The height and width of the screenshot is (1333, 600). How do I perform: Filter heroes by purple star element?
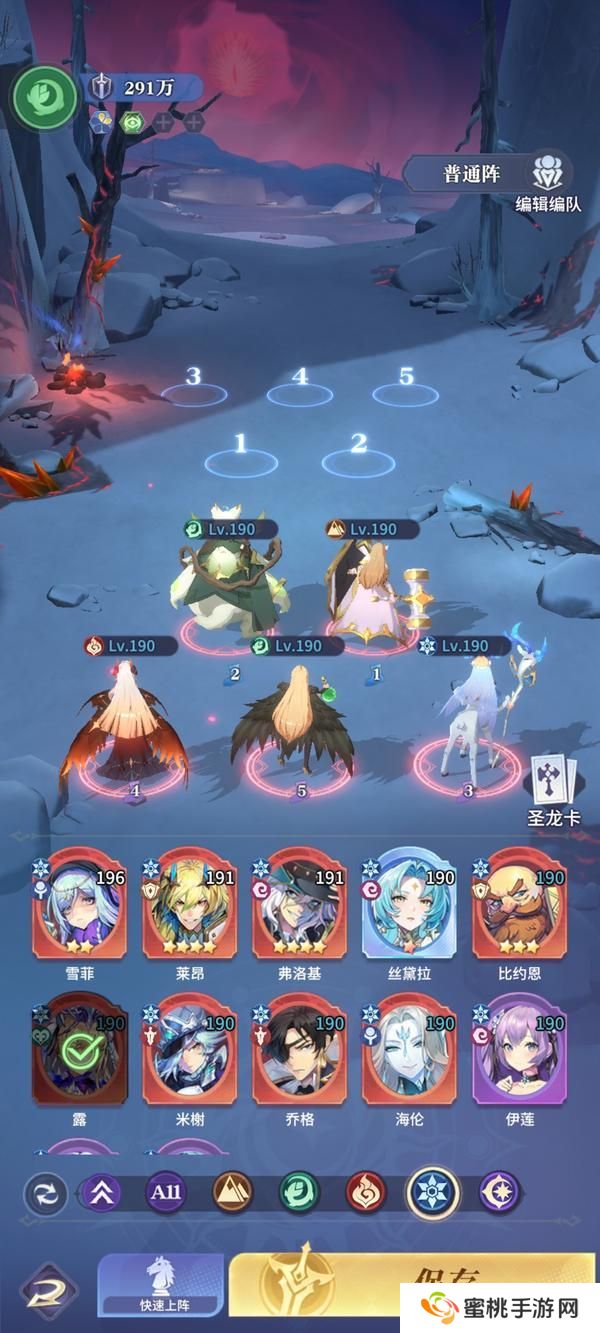(499, 1192)
